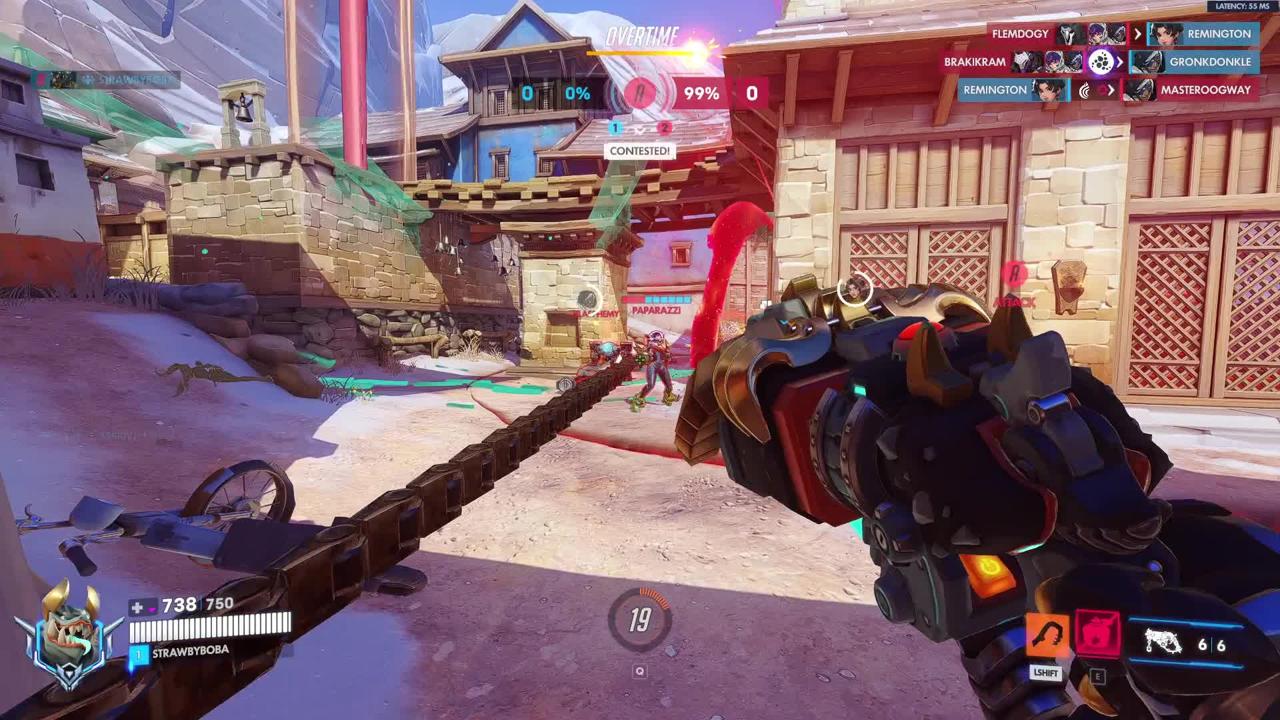Select the objective point A icon
The height and width of the screenshot is (720, 1280).
640,95
